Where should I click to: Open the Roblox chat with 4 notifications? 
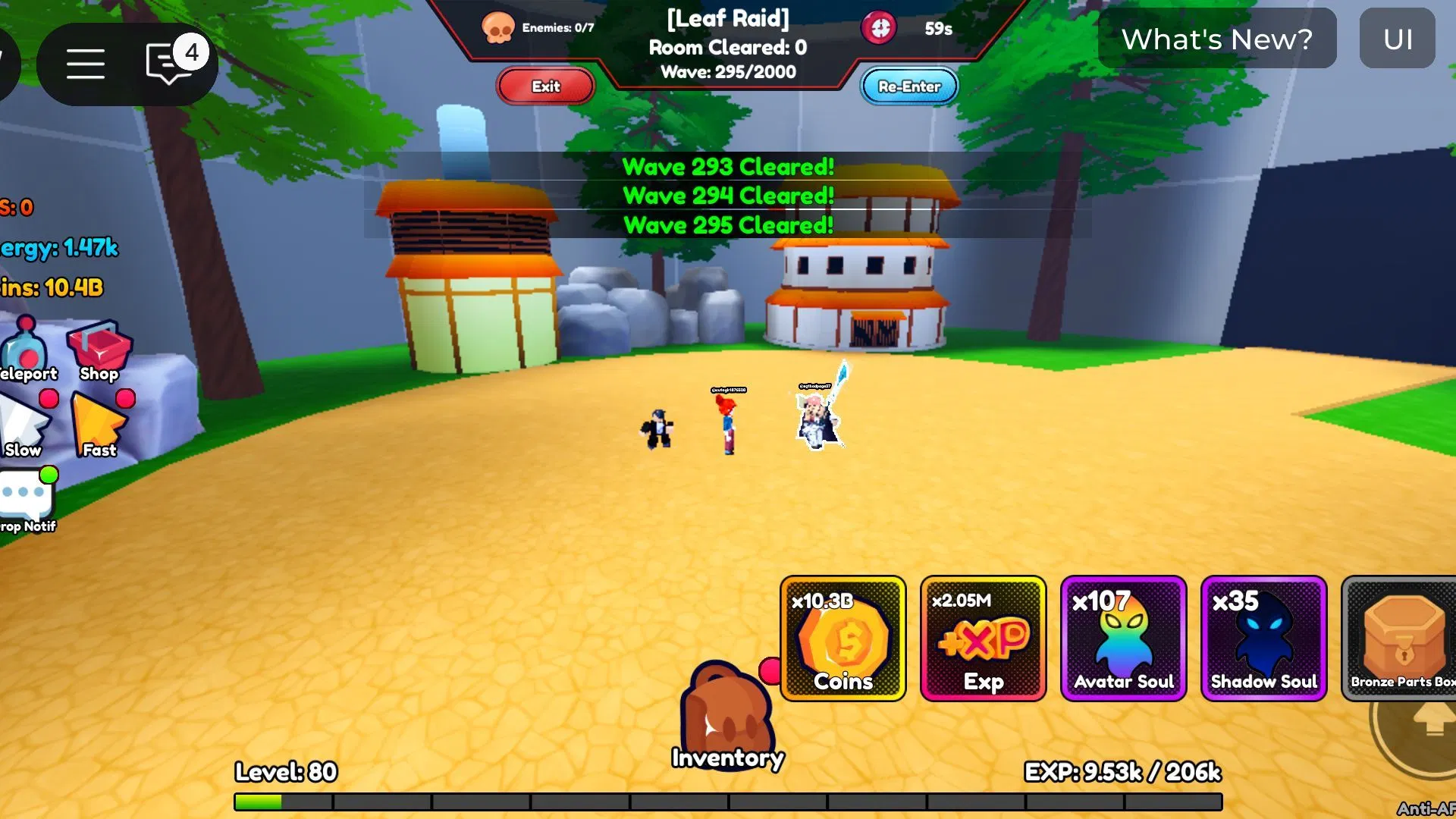170,64
